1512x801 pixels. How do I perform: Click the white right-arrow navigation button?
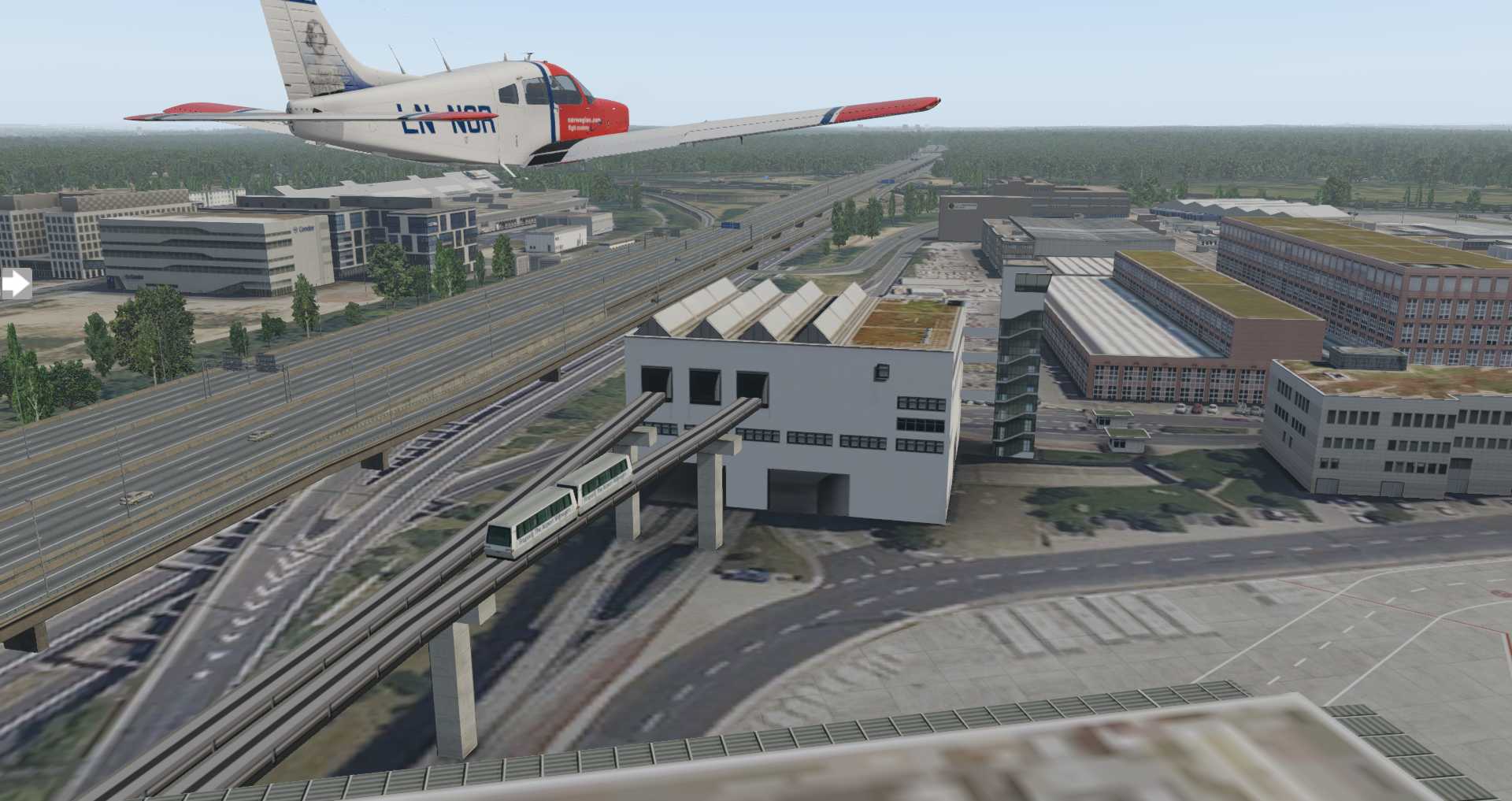point(16,284)
